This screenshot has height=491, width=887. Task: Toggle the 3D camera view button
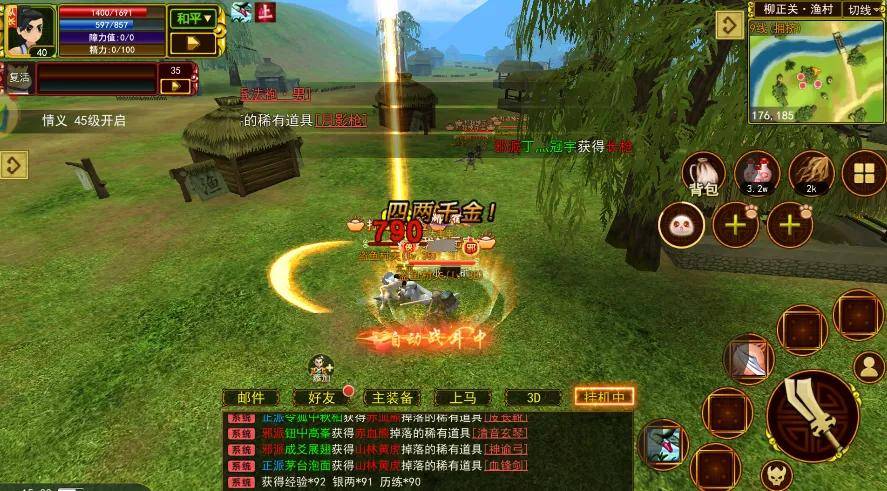pos(533,397)
